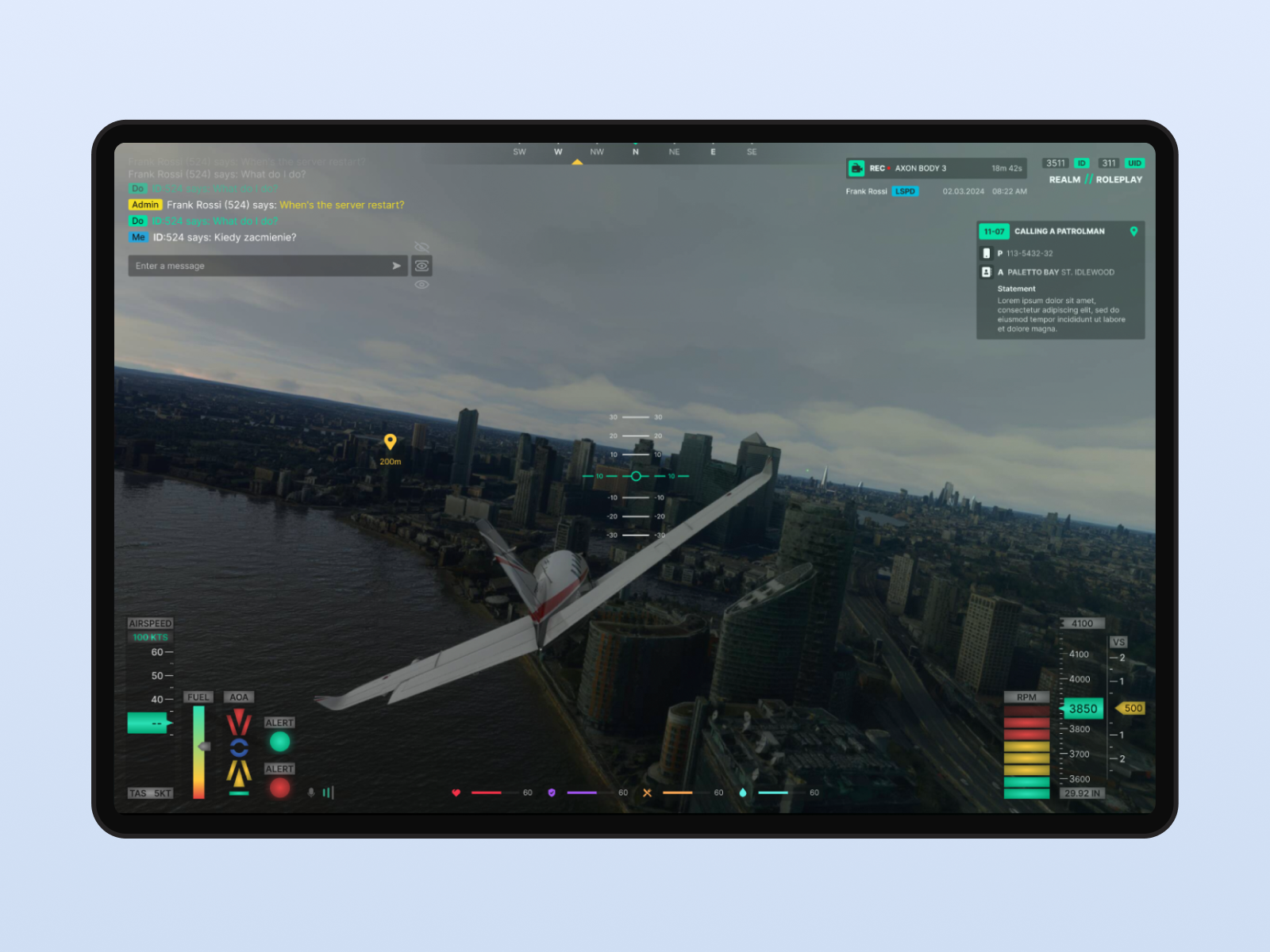Click the teal water-drop thirst icon
This screenshot has width=1270, height=952.
click(x=741, y=793)
